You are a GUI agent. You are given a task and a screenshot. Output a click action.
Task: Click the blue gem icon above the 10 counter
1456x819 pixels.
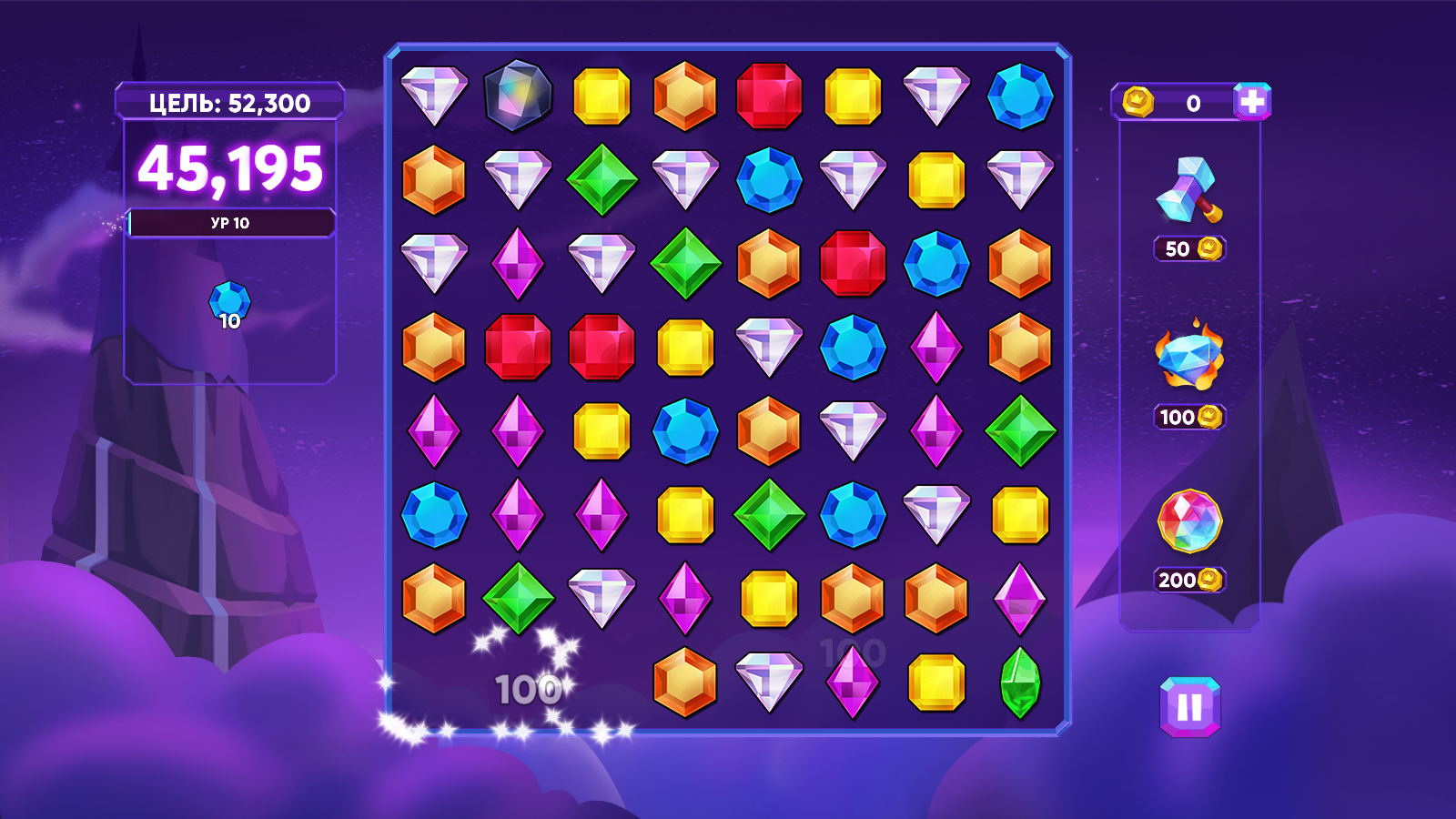[227, 298]
